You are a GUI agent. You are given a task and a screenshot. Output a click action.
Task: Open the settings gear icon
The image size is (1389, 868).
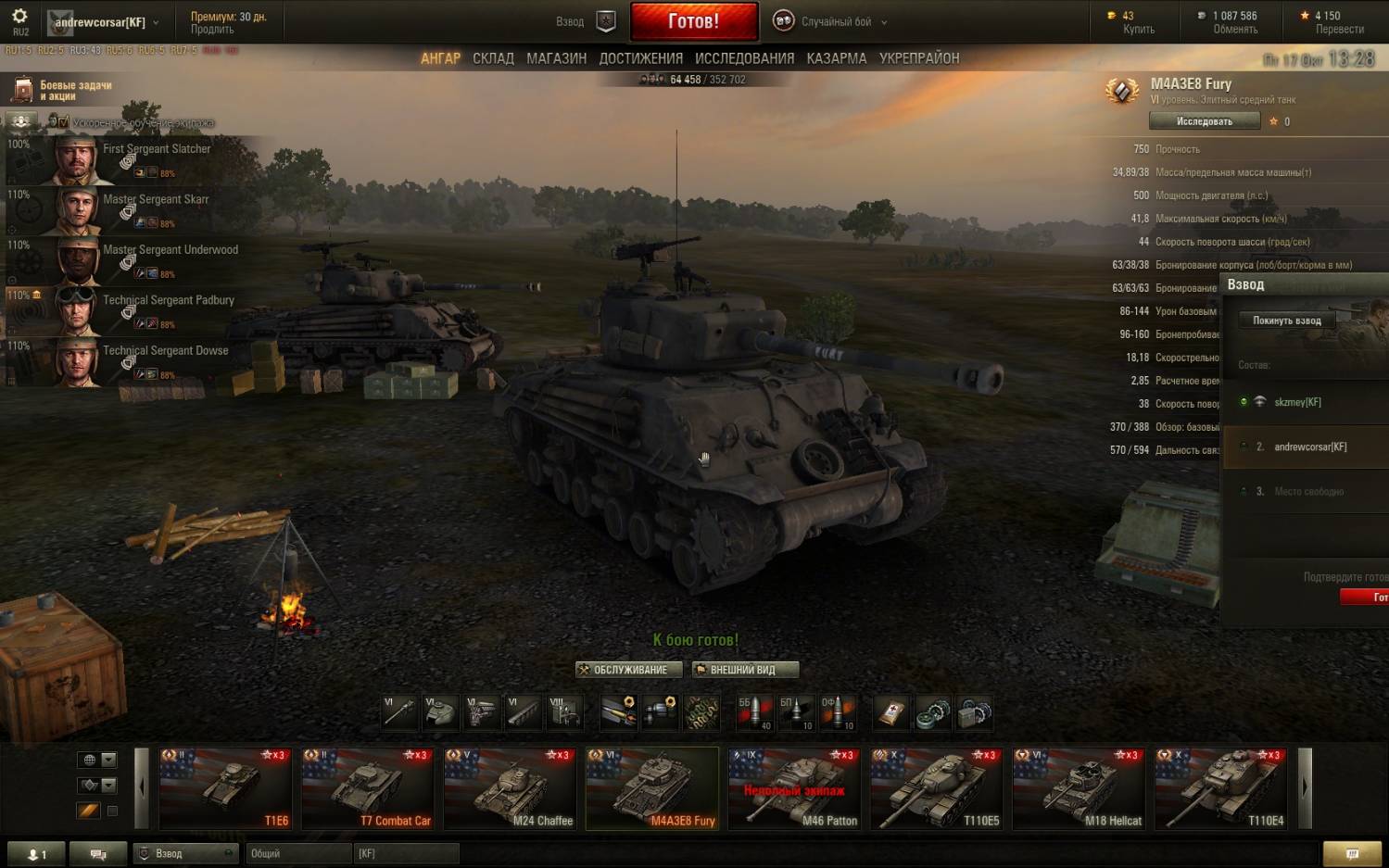tap(19, 17)
